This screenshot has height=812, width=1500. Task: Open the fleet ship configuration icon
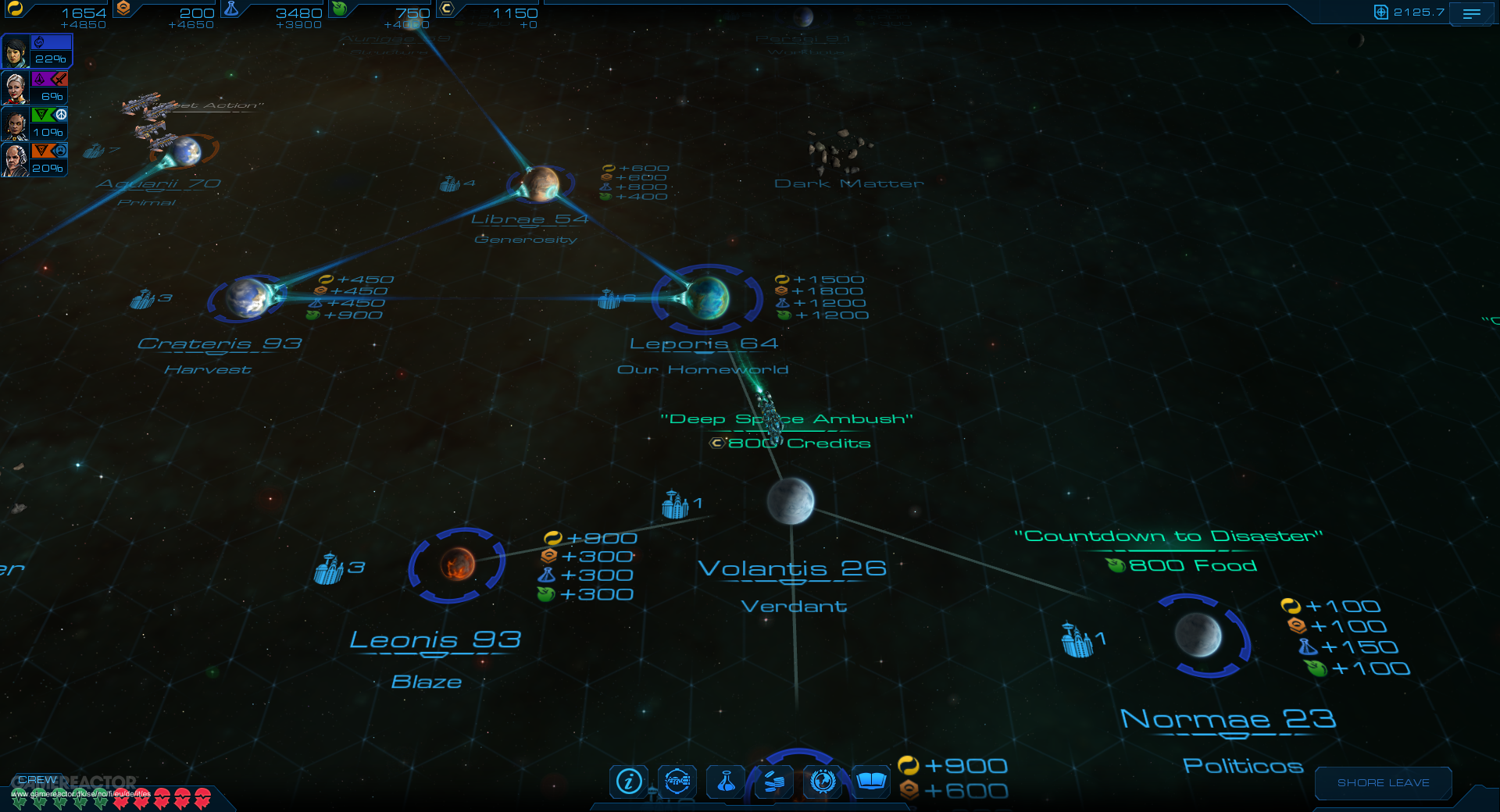pyautogui.click(x=678, y=782)
